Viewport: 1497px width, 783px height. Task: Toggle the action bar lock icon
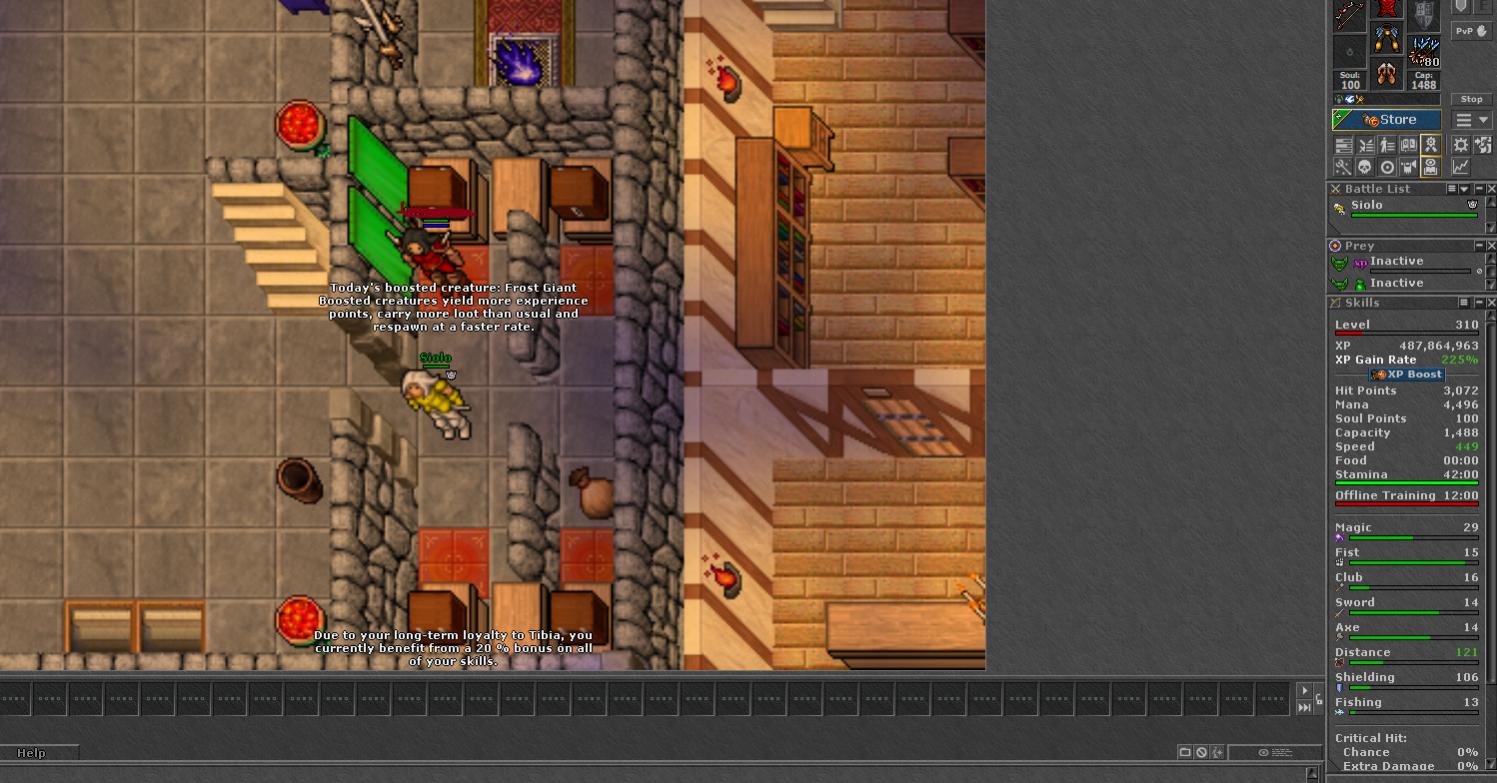click(x=1319, y=699)
